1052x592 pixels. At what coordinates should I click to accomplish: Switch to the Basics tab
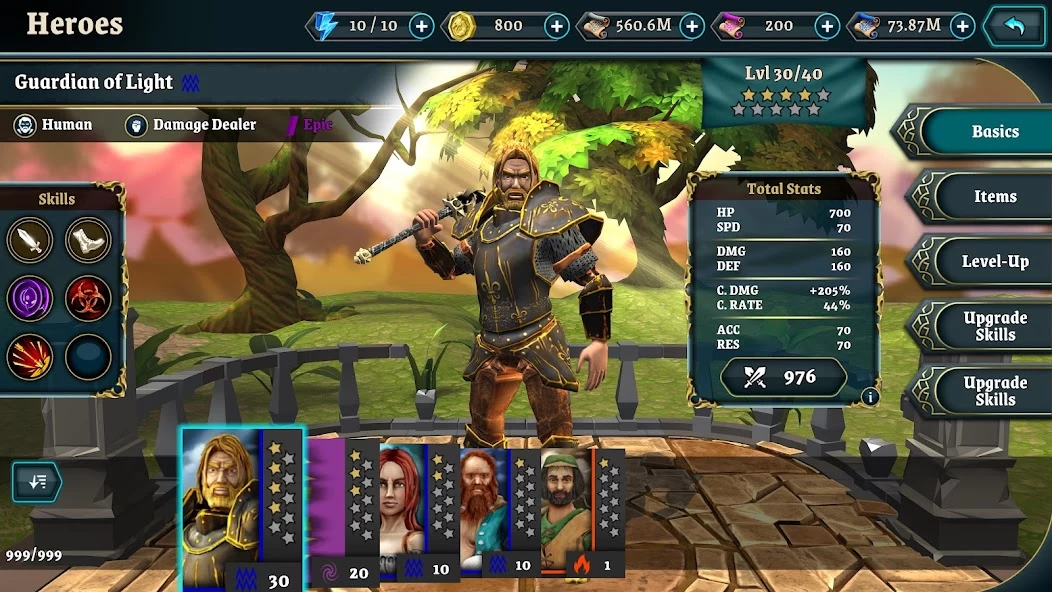point(994,131)
